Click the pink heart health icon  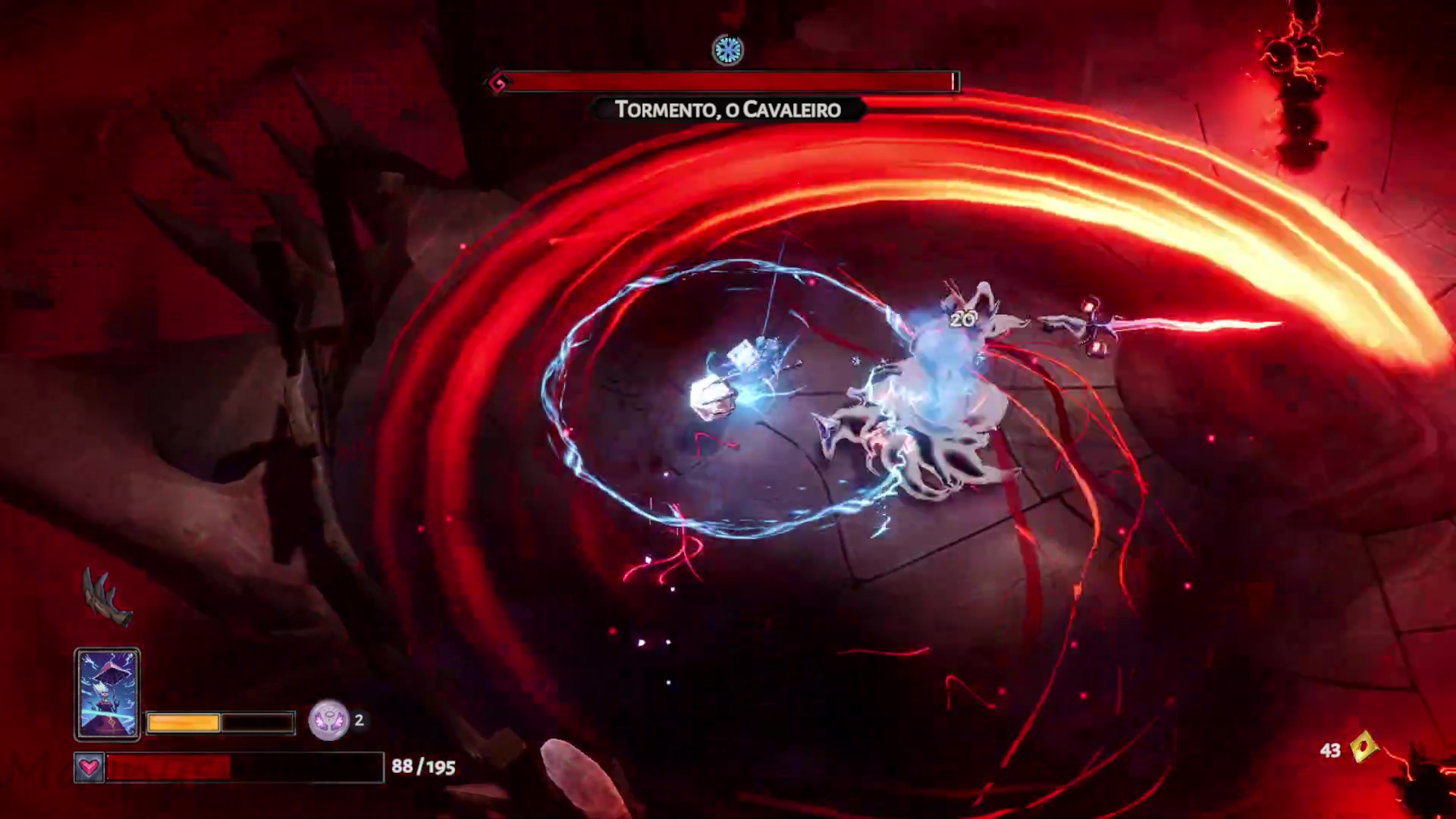(89, 767)
